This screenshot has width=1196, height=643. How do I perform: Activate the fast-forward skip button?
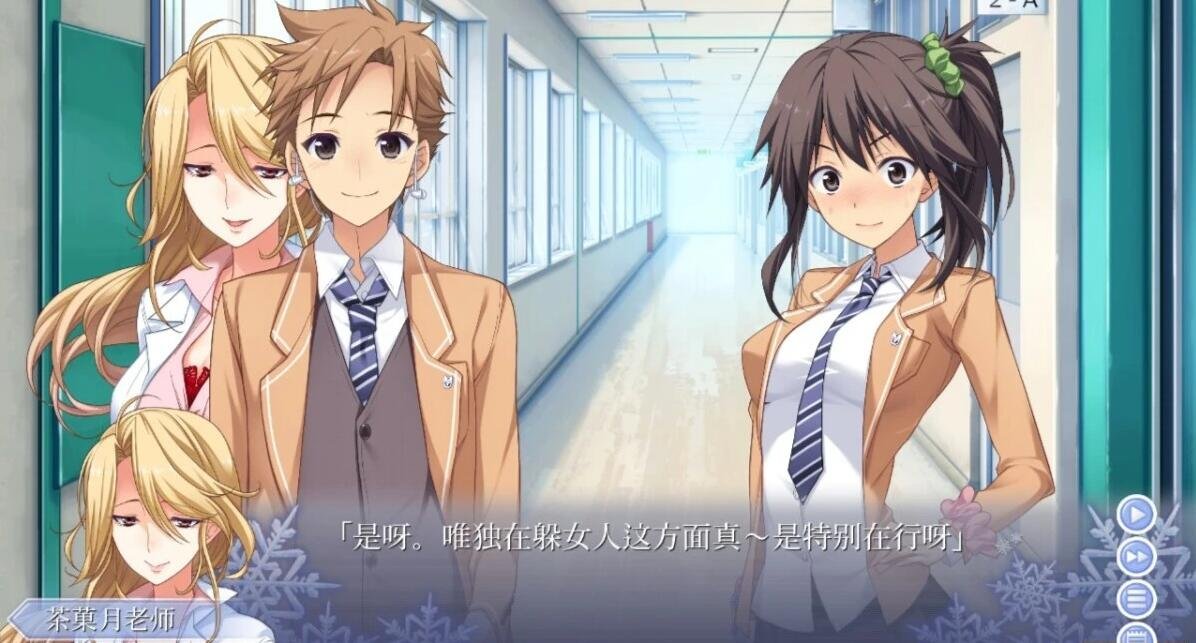click(x=1136, y=557)
